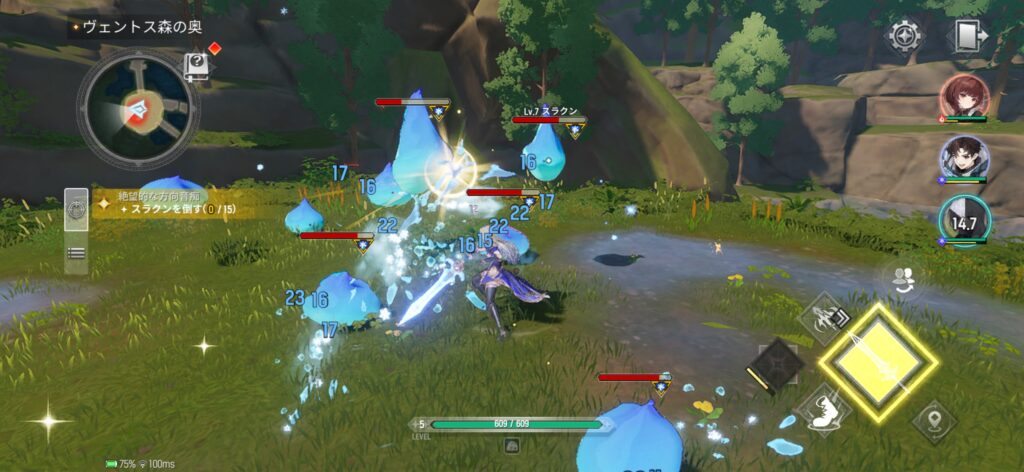Use the dark diamond skill button
The image size is (1024, 472).
coord(776,365)
